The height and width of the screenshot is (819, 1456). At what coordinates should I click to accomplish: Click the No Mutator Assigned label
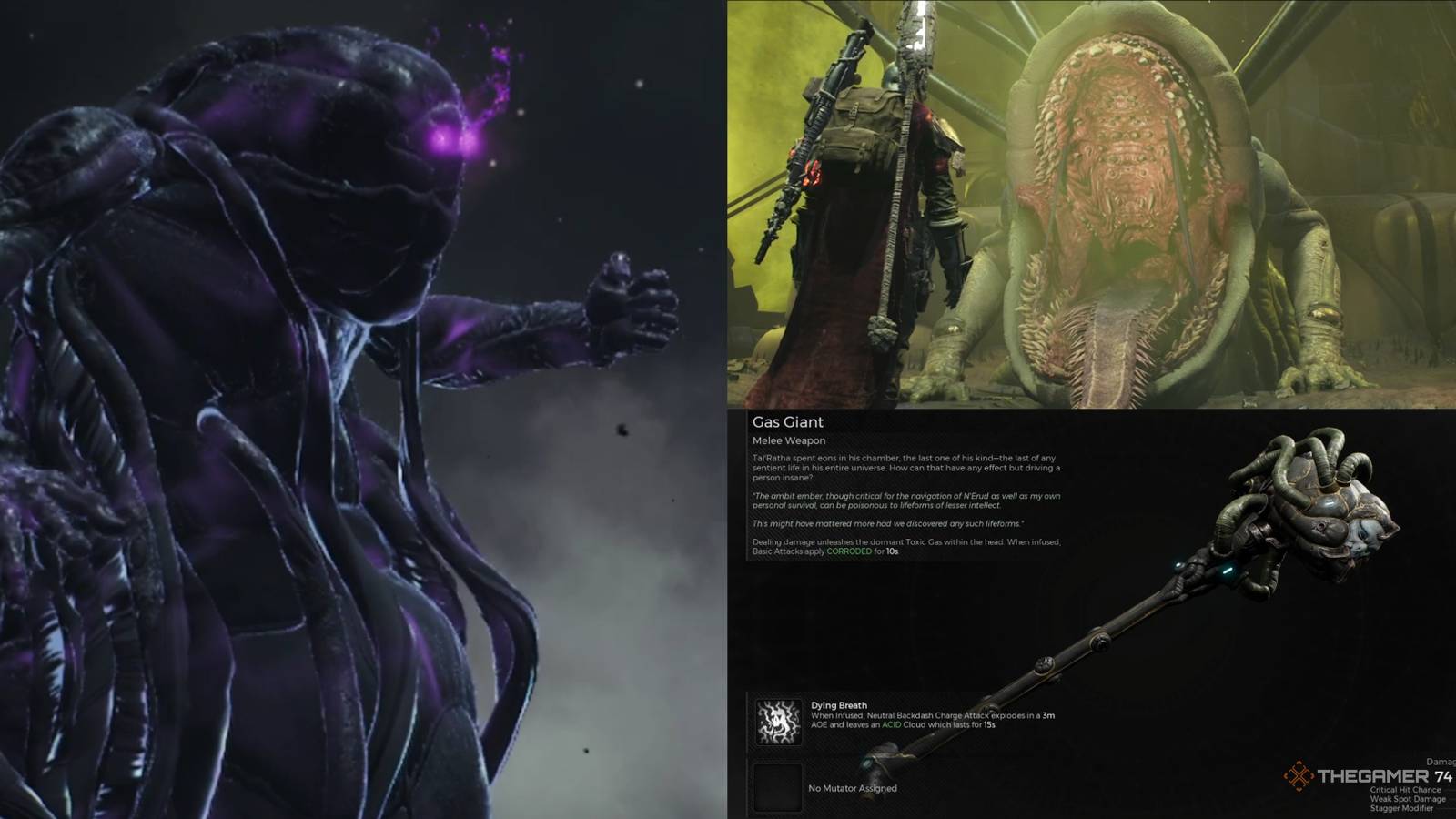click(x=851, y=790)
